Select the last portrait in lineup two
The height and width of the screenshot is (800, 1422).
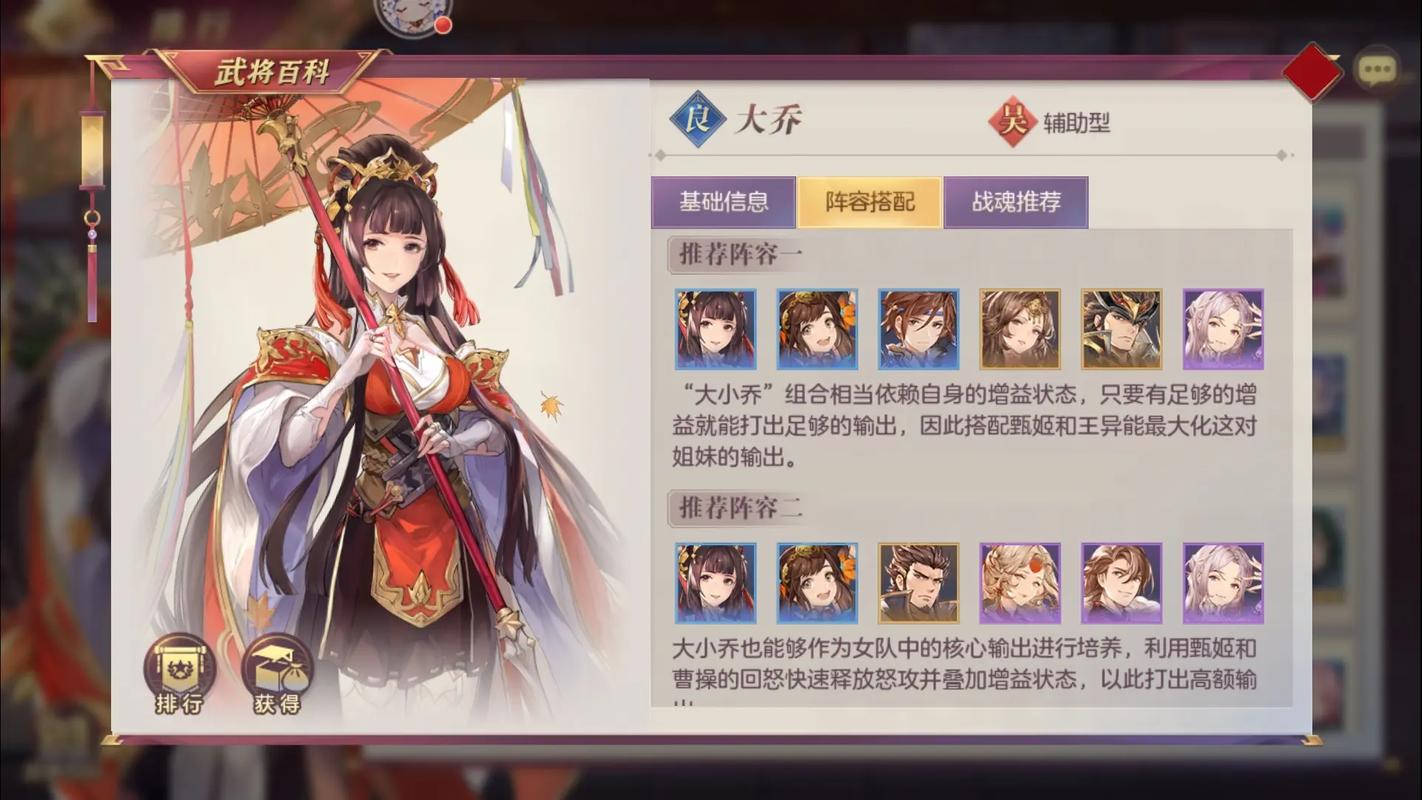point(1223,582)
